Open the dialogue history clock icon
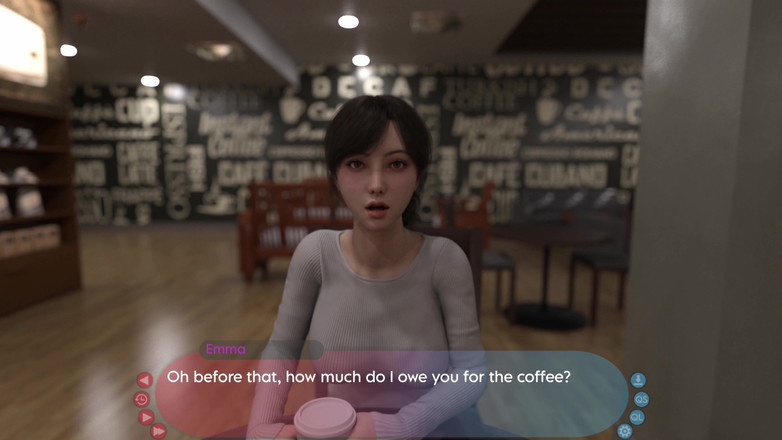This screenshot has height=440, width=782. point(142,399)
